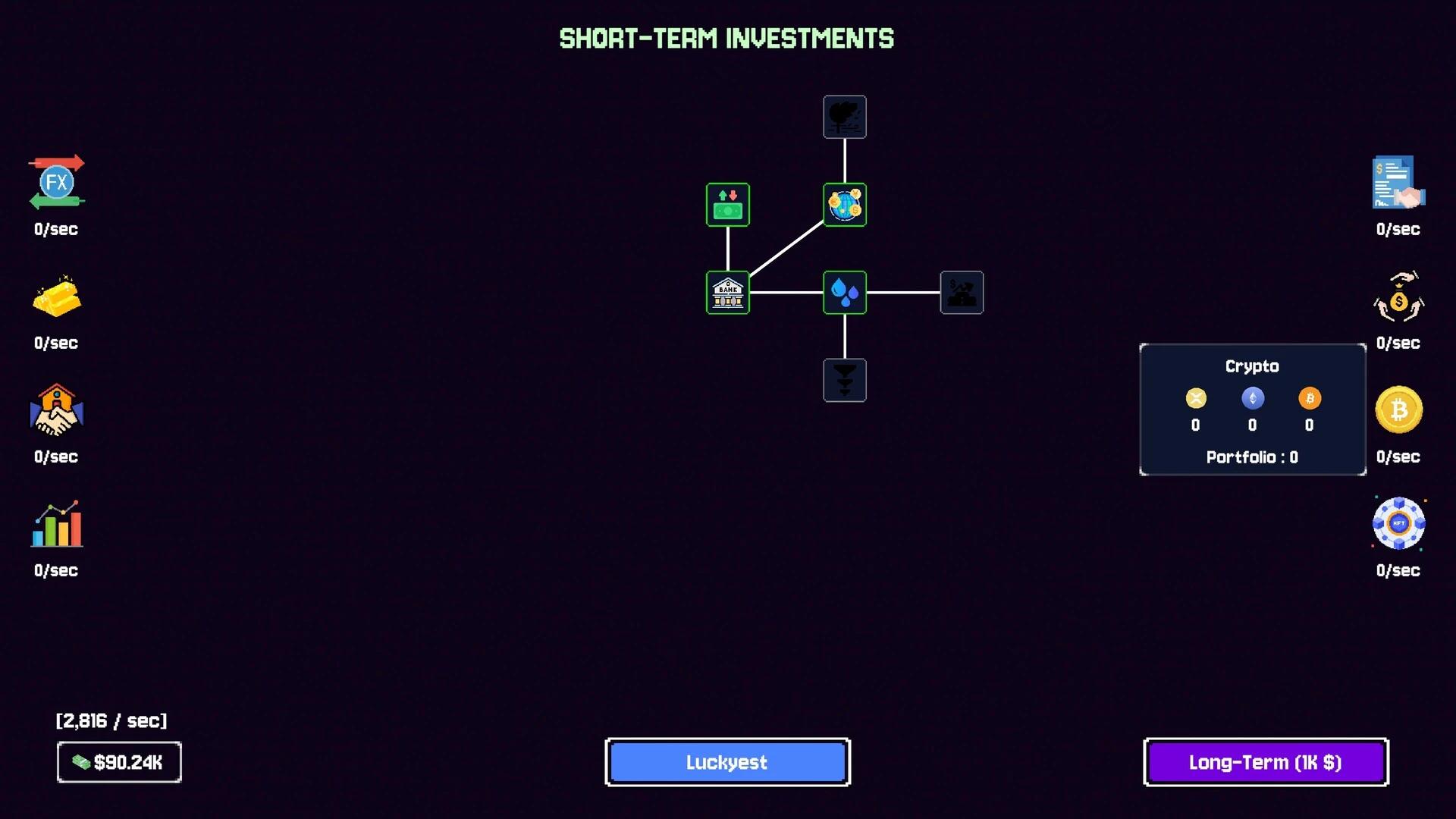Select the FX forex trading icon
This screenshot has height=819, width=1456.
click(x=55, y=182)
